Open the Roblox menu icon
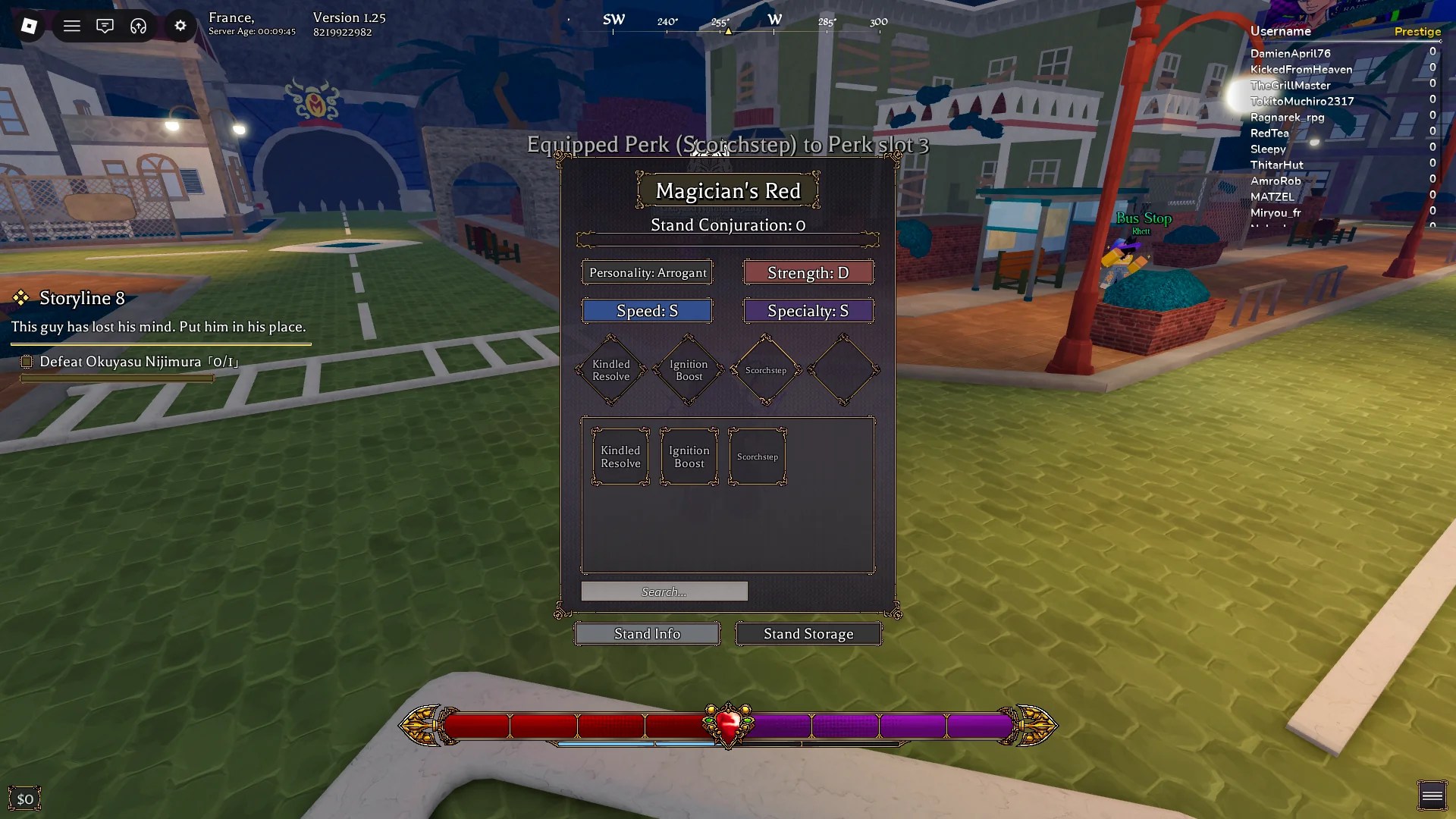This screenshot has width=1456, height=819. click(x=28, y=26)
